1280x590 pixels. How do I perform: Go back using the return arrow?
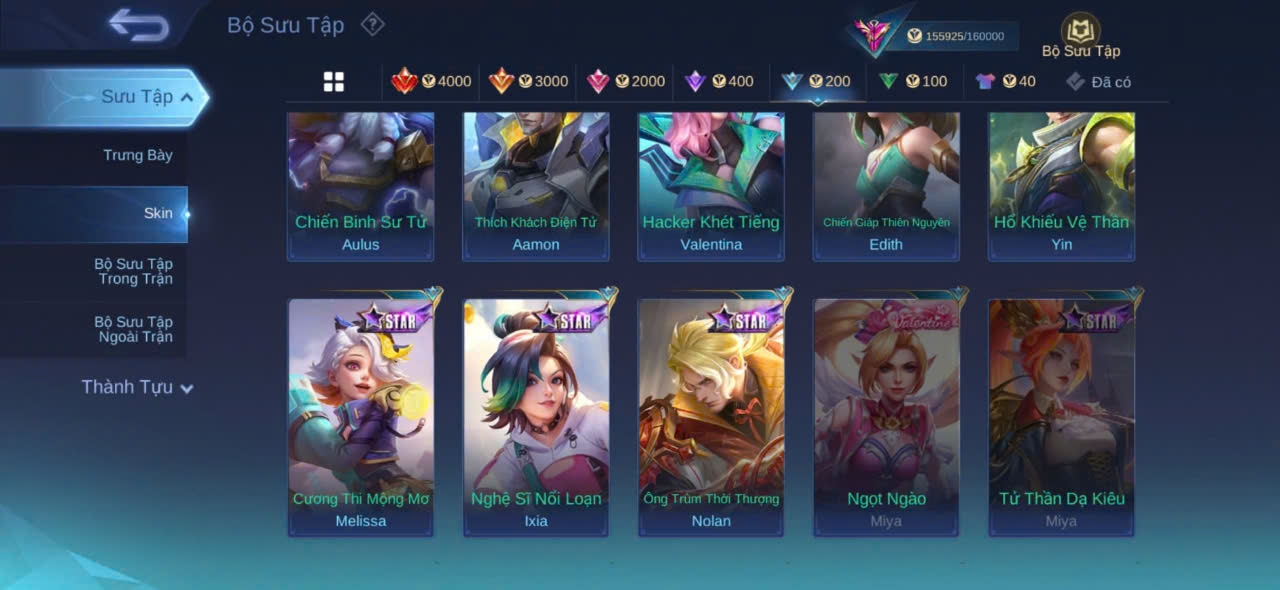[x=139, y=26]
